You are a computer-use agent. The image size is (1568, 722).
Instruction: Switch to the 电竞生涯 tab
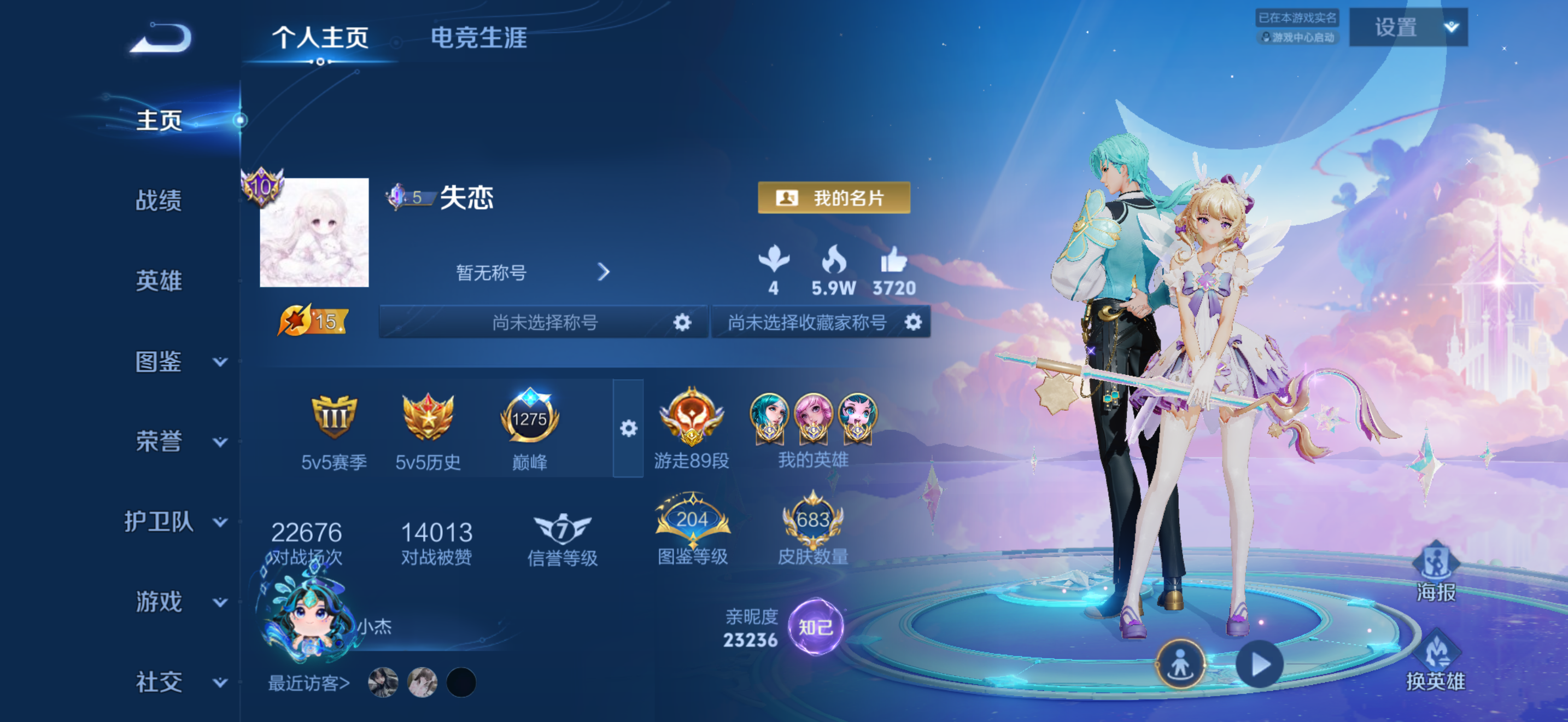[478, 38]
